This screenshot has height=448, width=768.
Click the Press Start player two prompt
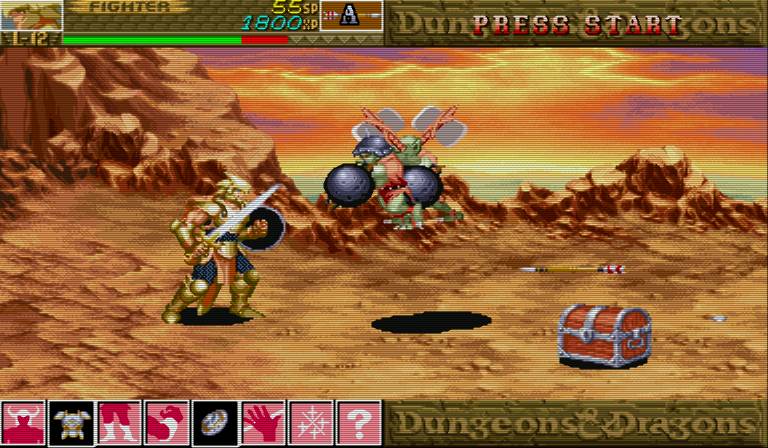(x=577, y=24)
